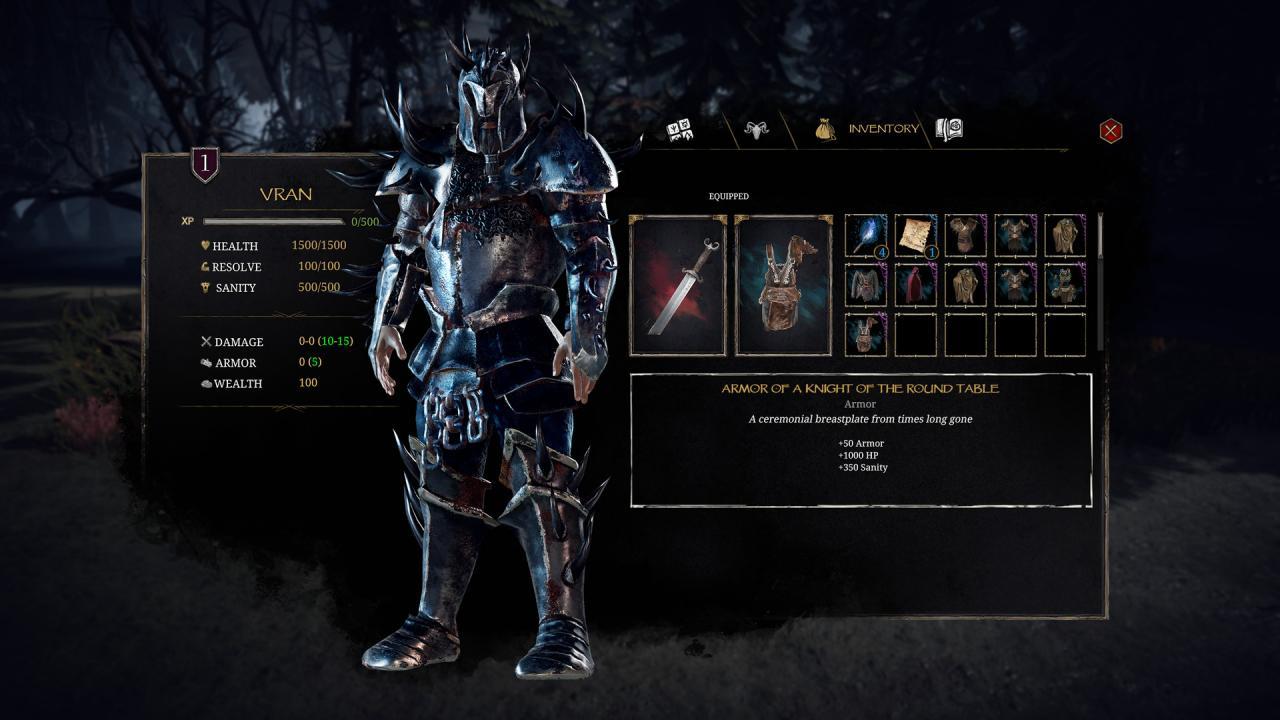Screen dimensions: 1280x720
Task: Click the helmet icon beside Sanity
Action: (206, 287)
